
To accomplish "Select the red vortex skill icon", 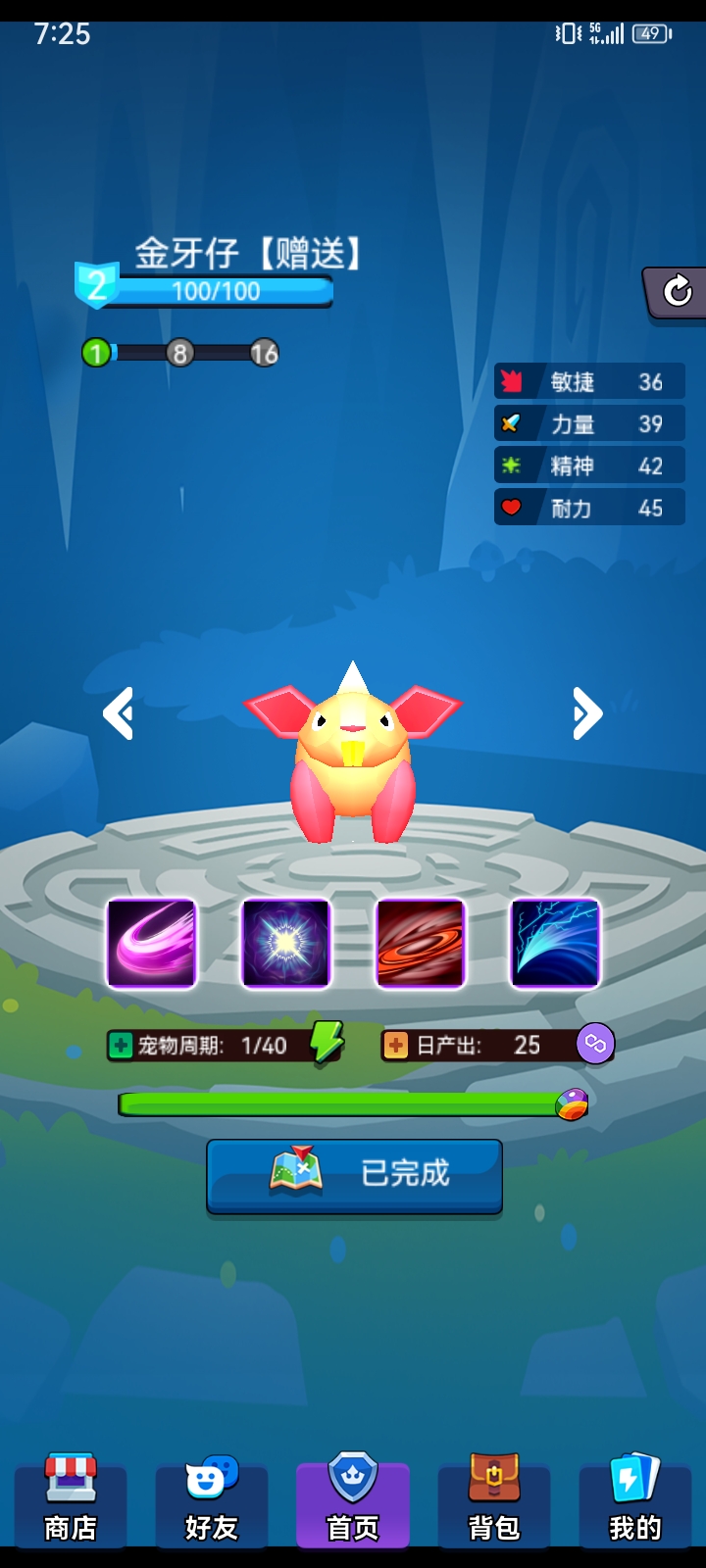I will pos(421,943).
